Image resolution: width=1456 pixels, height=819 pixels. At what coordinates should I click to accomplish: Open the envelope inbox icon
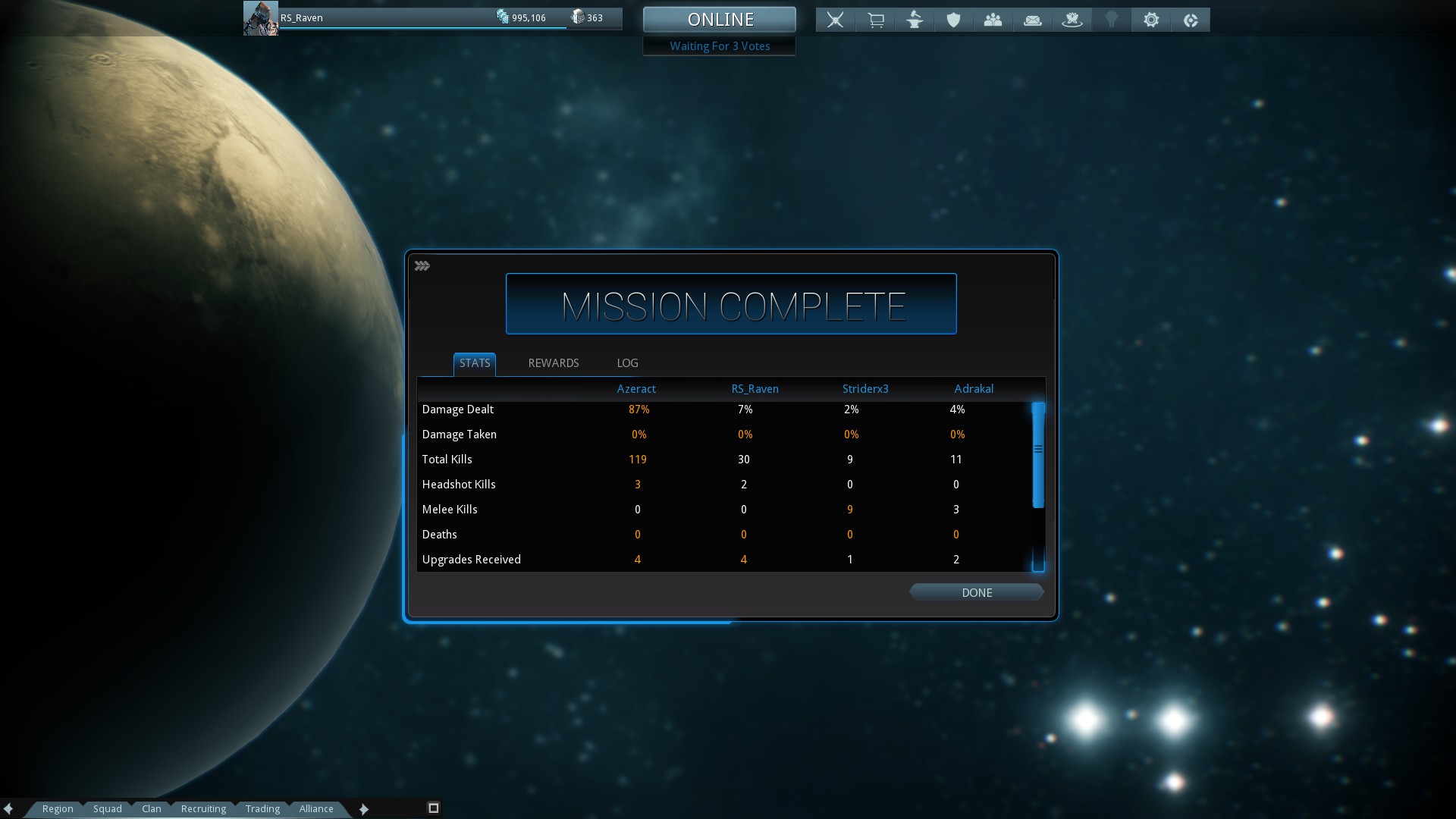point(1032,20)
